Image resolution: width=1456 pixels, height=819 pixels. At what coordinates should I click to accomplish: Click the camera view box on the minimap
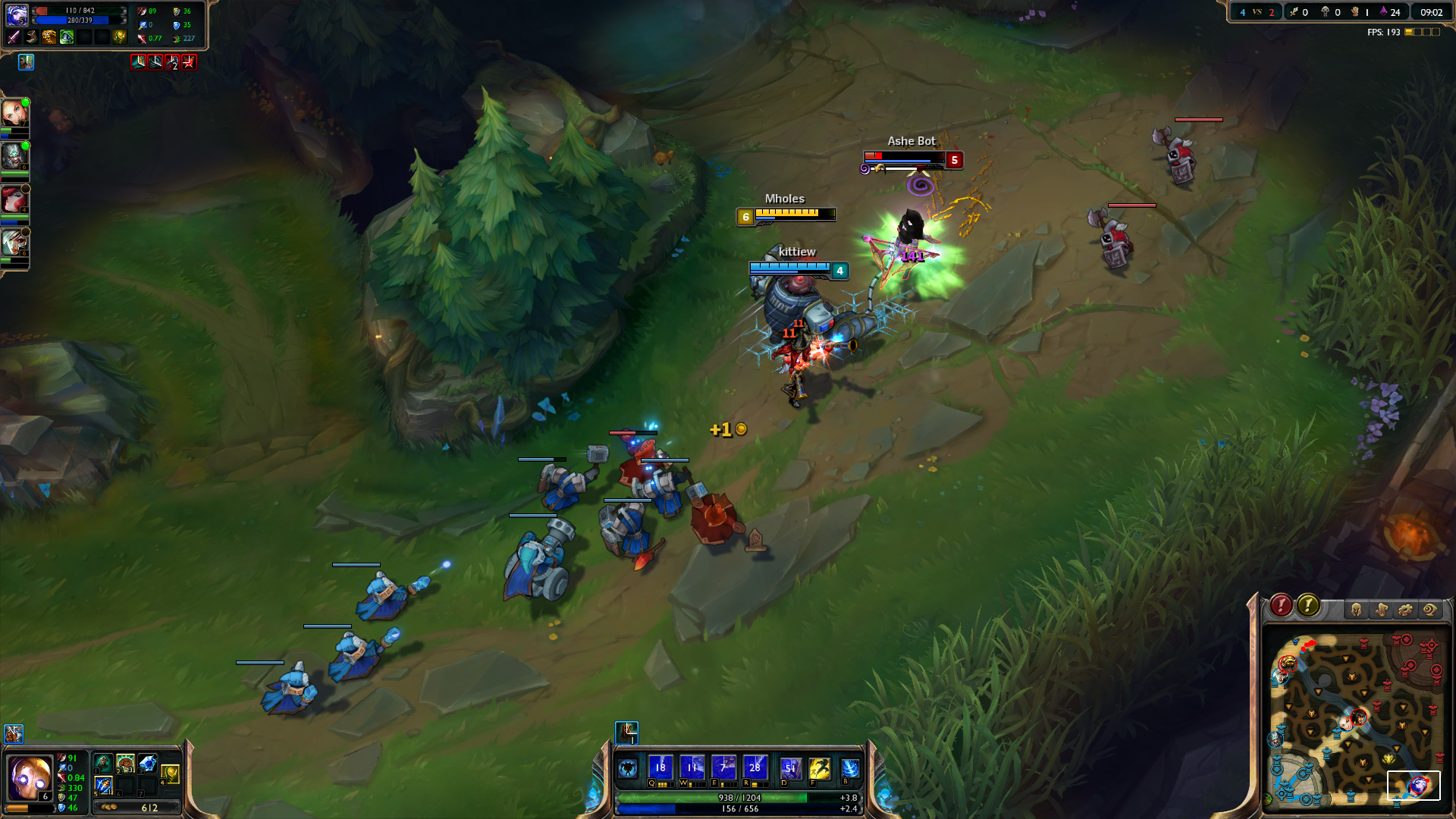[1415, 786]
